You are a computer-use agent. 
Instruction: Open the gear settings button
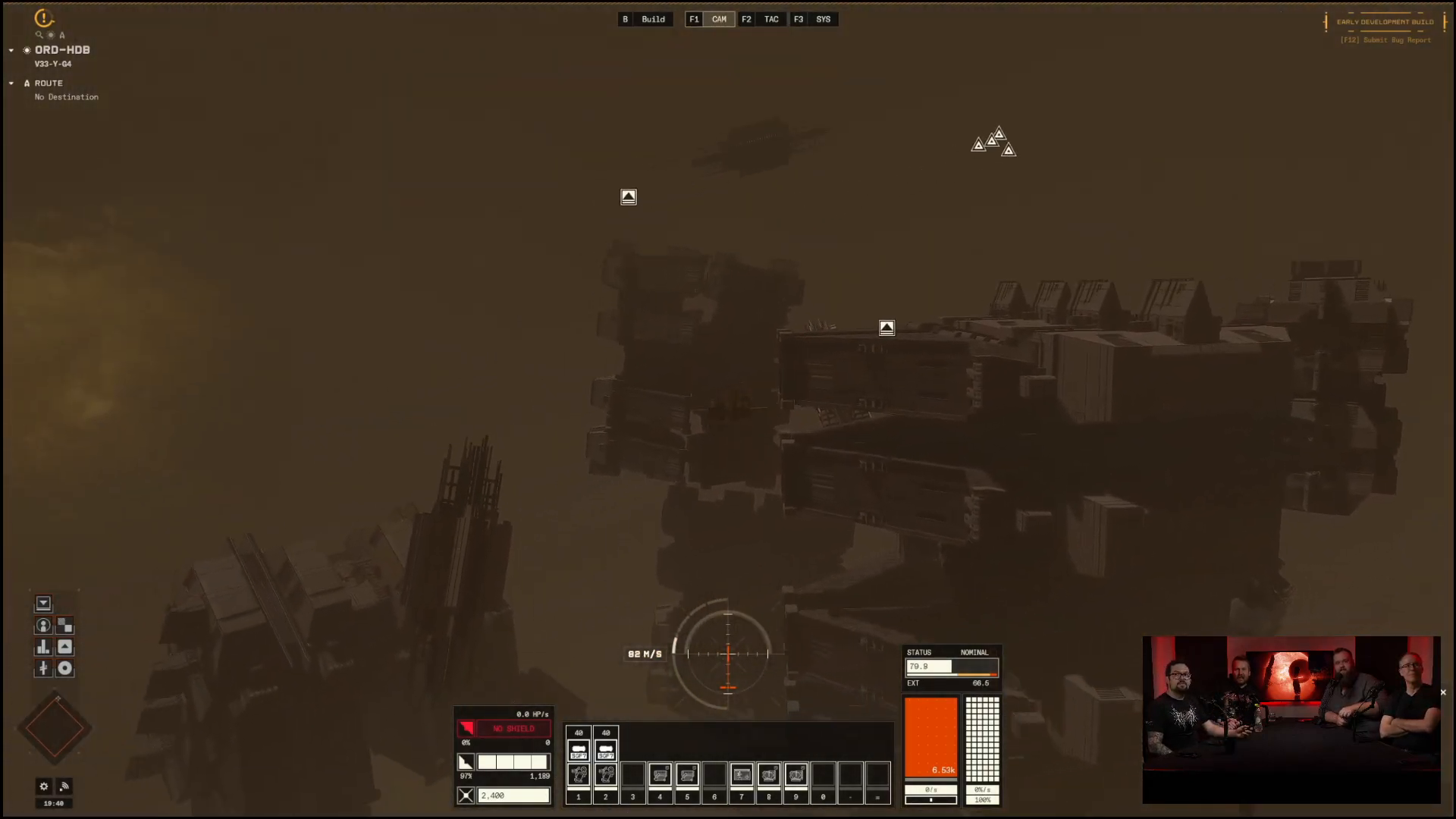(44, 786)
